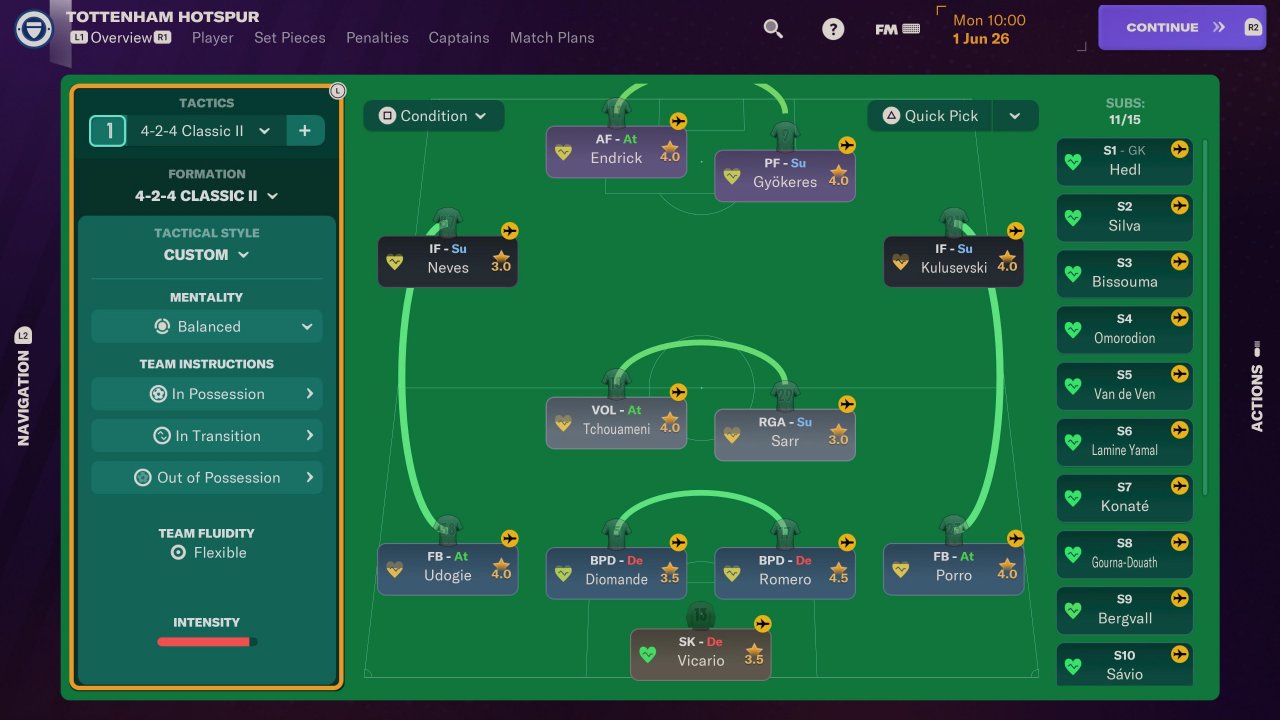This screenshot has width=1280, height=720.
Task: Click the Quick Pick button
Action: pyautogui.click(x=930, y=116)
